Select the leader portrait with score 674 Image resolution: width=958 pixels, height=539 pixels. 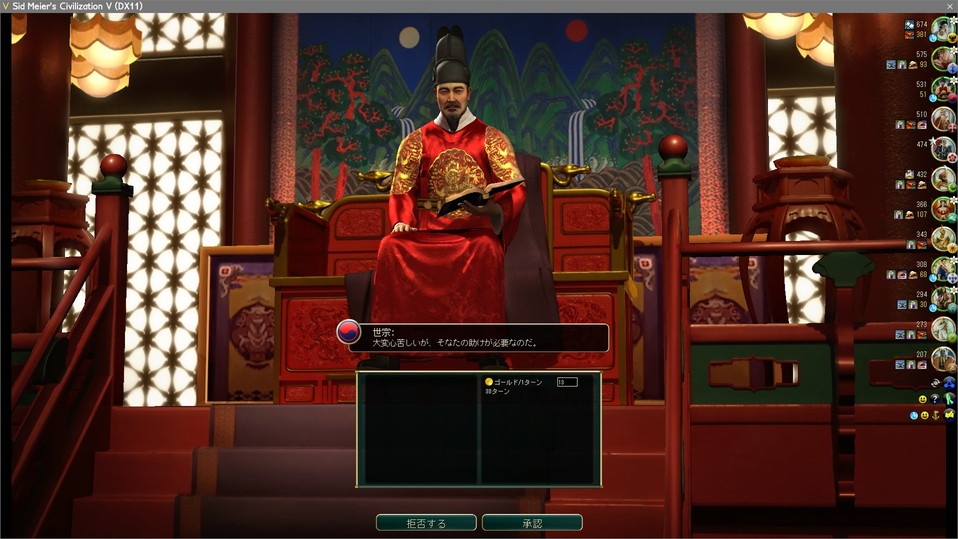point(943,29)
